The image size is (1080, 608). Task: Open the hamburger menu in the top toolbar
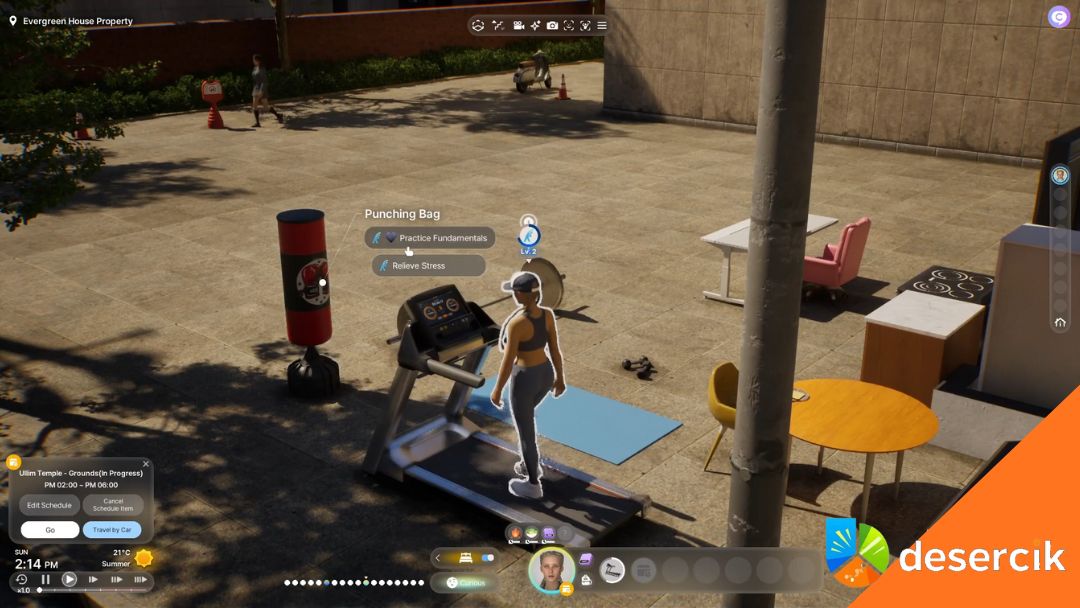pos(602,25)
